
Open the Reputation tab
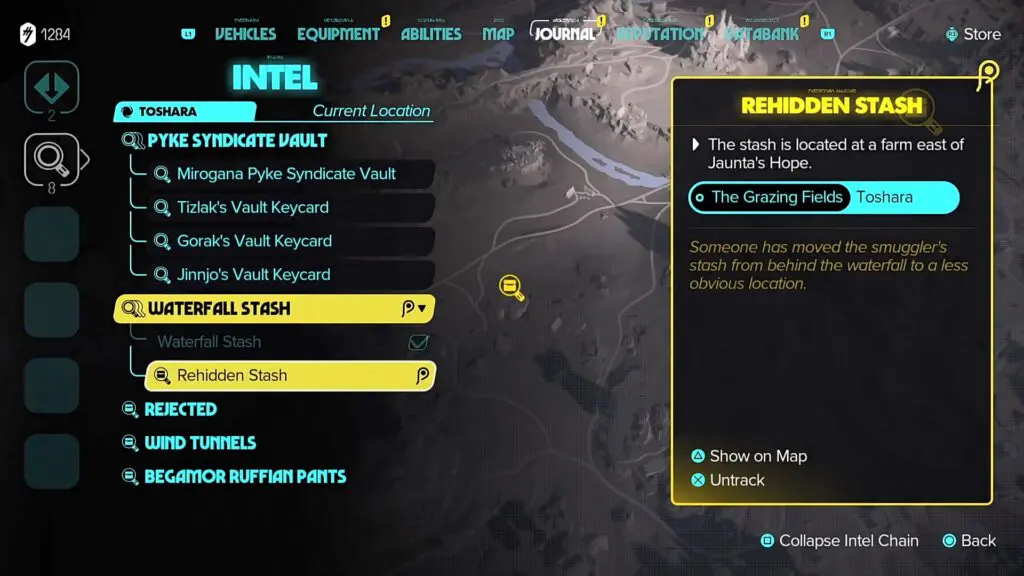click(x=660, y=34)
